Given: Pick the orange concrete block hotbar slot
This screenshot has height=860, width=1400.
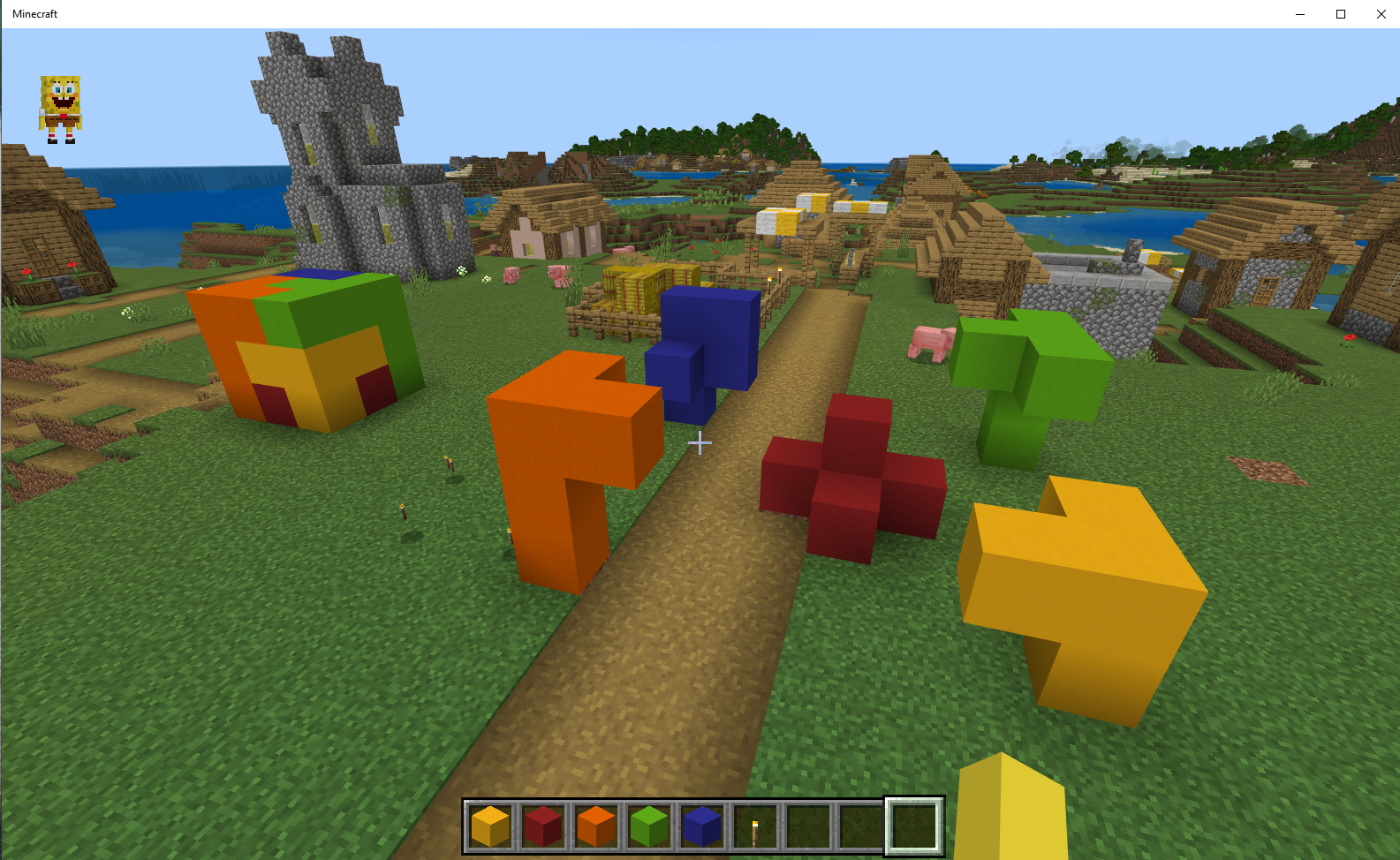Looking at the screenshot, I should pyautogui.click(x=596, y=826).
